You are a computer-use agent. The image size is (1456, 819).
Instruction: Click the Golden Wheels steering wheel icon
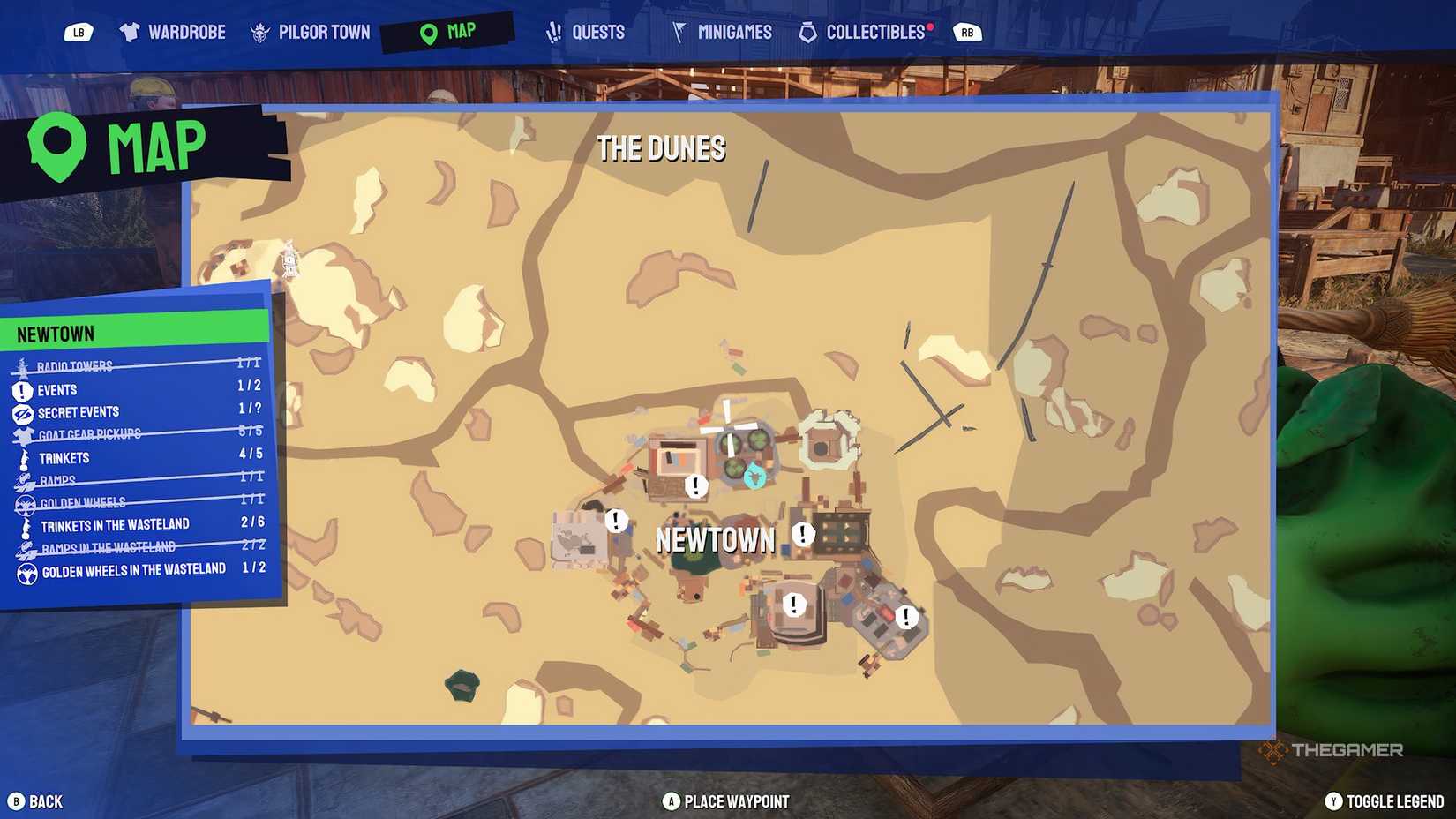click(x=24, y=503)
